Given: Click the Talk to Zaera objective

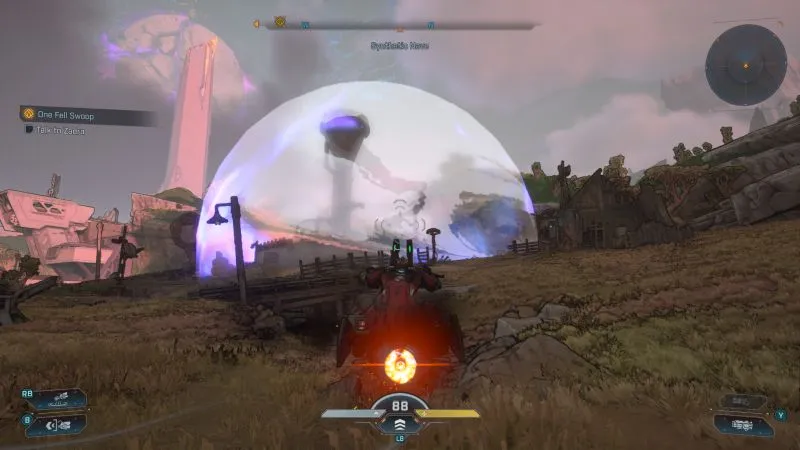Looking at the screenshot, I should (62, 131).
